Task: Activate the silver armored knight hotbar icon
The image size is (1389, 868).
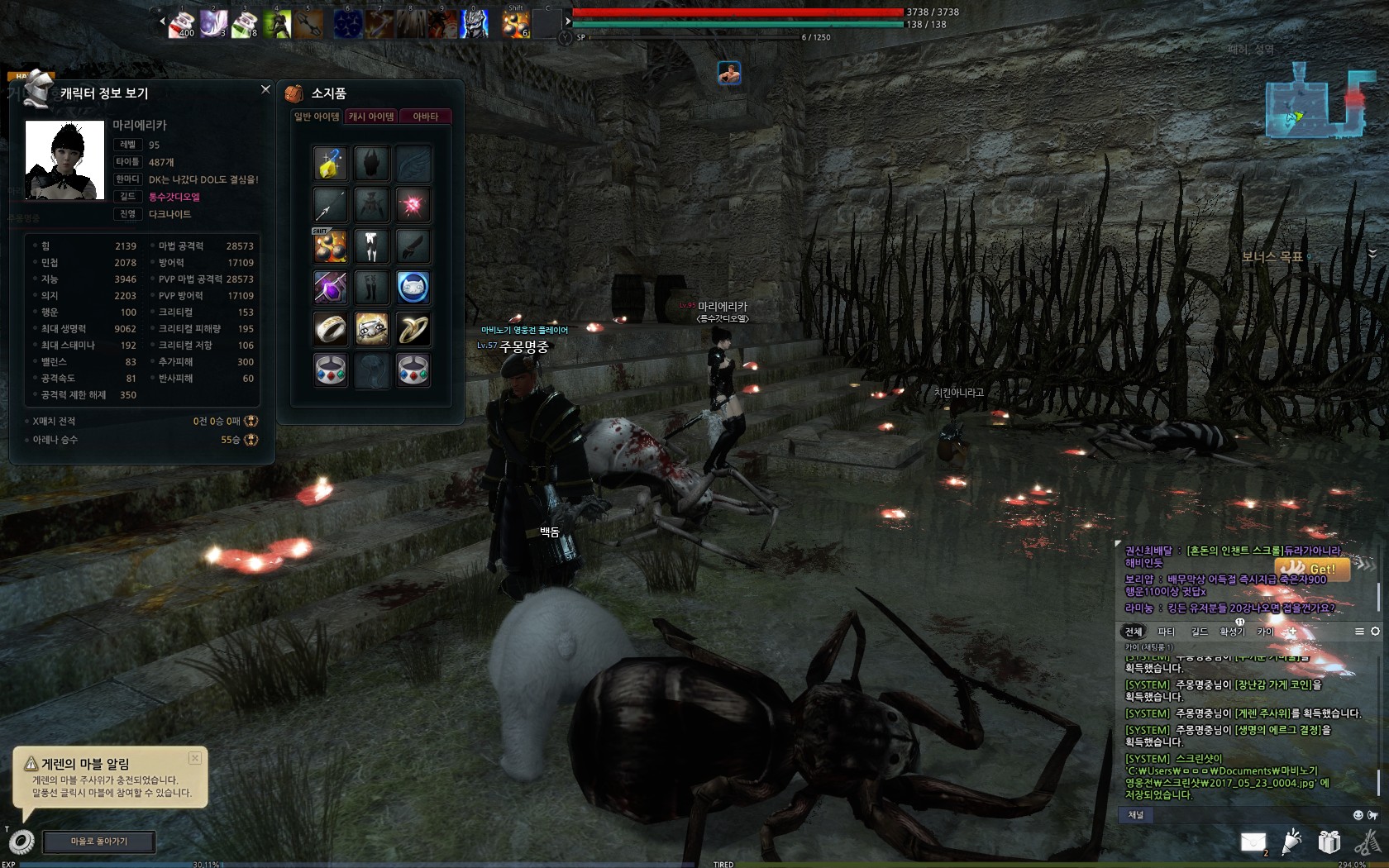Action: click(x=474, y=25)
